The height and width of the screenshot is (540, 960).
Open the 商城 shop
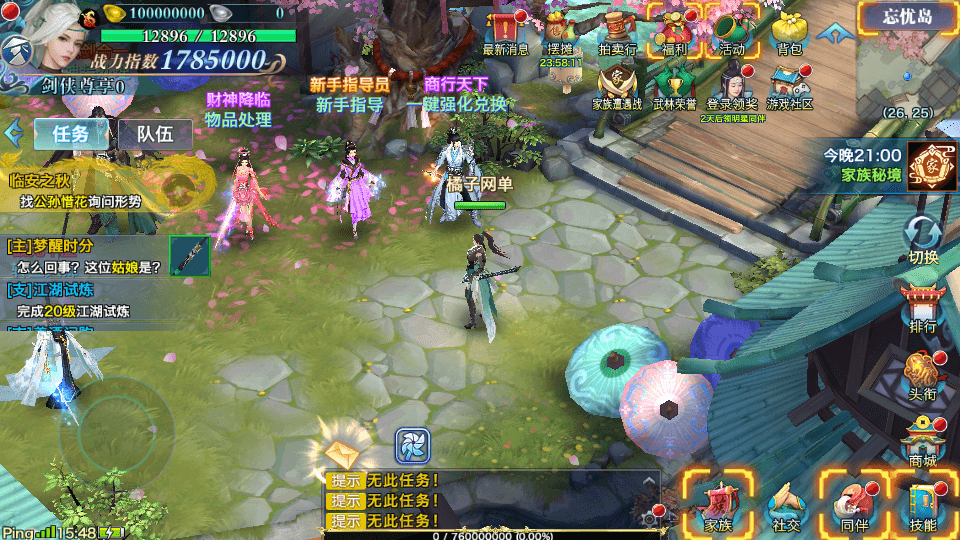pos(923,440)
